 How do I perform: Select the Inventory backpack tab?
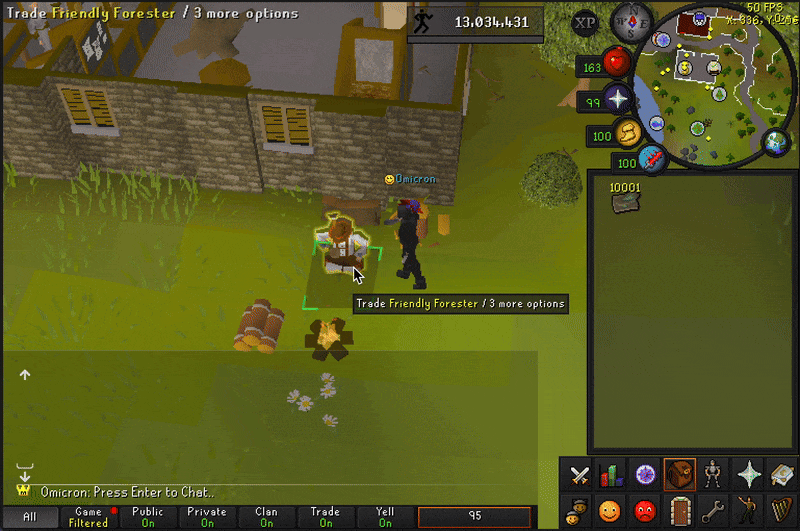(679, 475)
